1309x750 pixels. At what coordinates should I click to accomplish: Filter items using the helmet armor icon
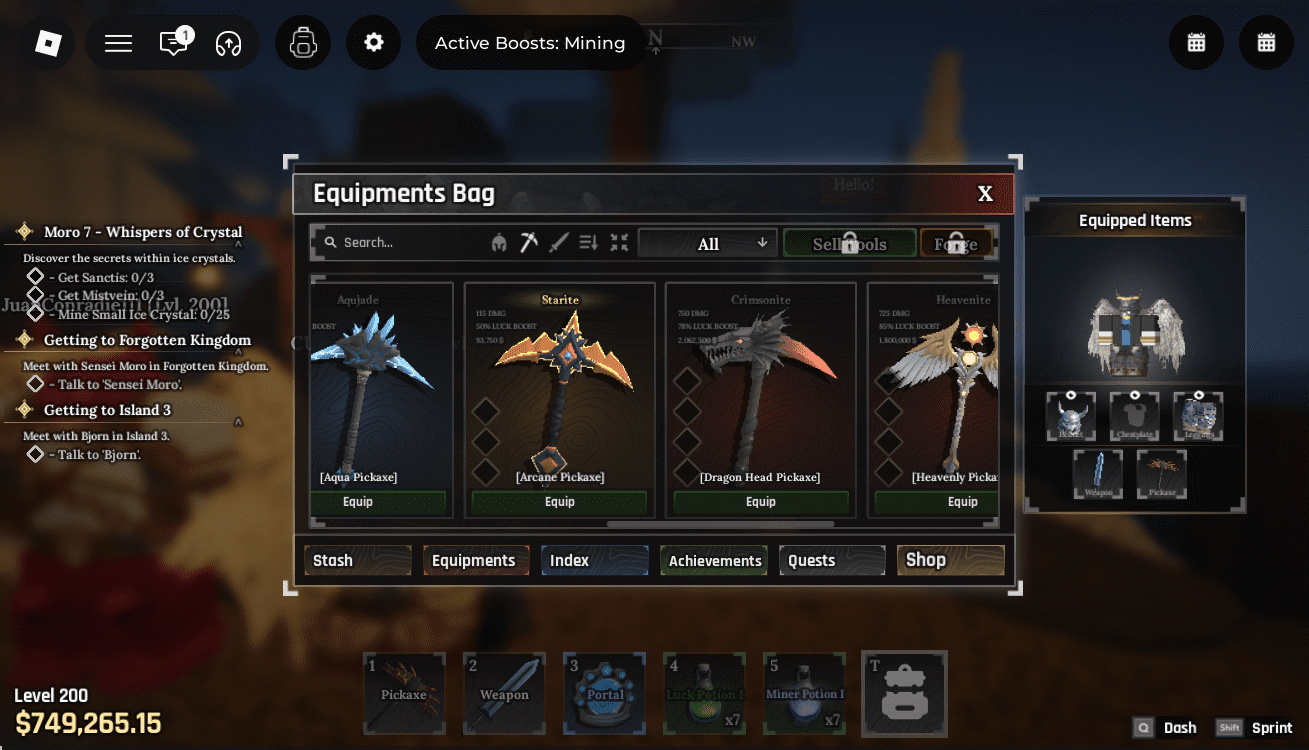[x=498, y=242]
